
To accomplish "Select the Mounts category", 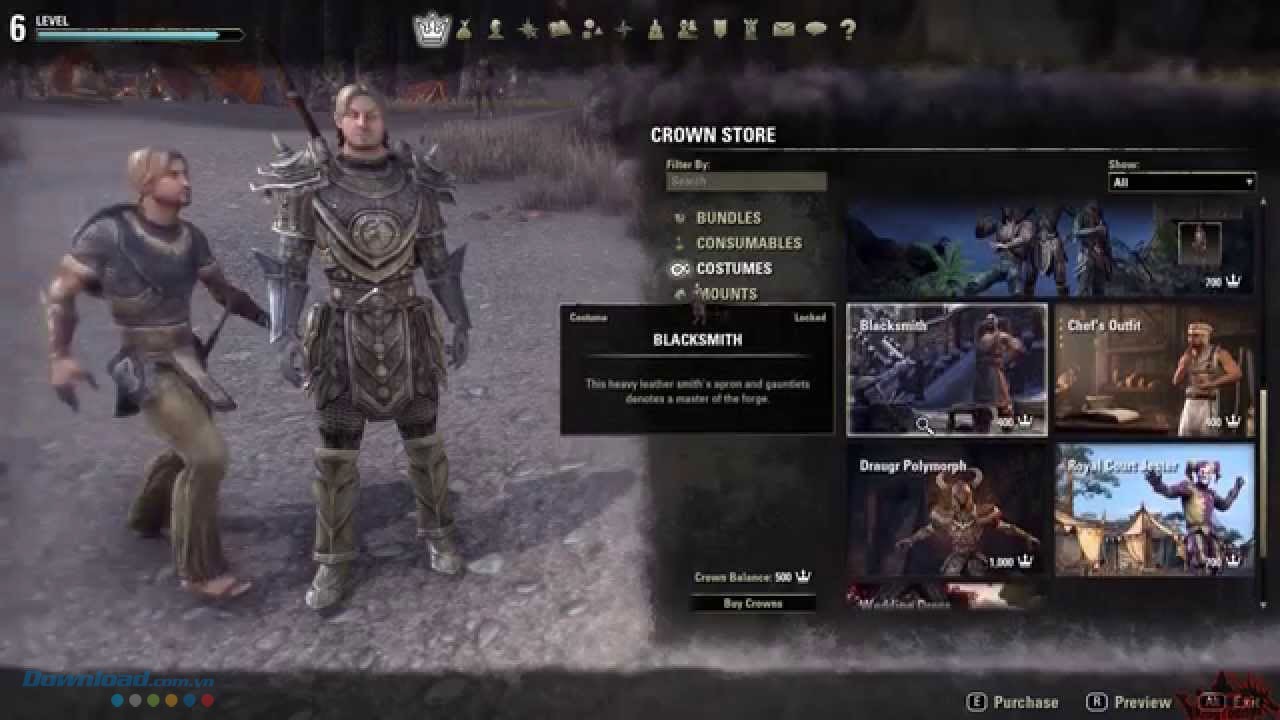I will [x=727, y=294].
